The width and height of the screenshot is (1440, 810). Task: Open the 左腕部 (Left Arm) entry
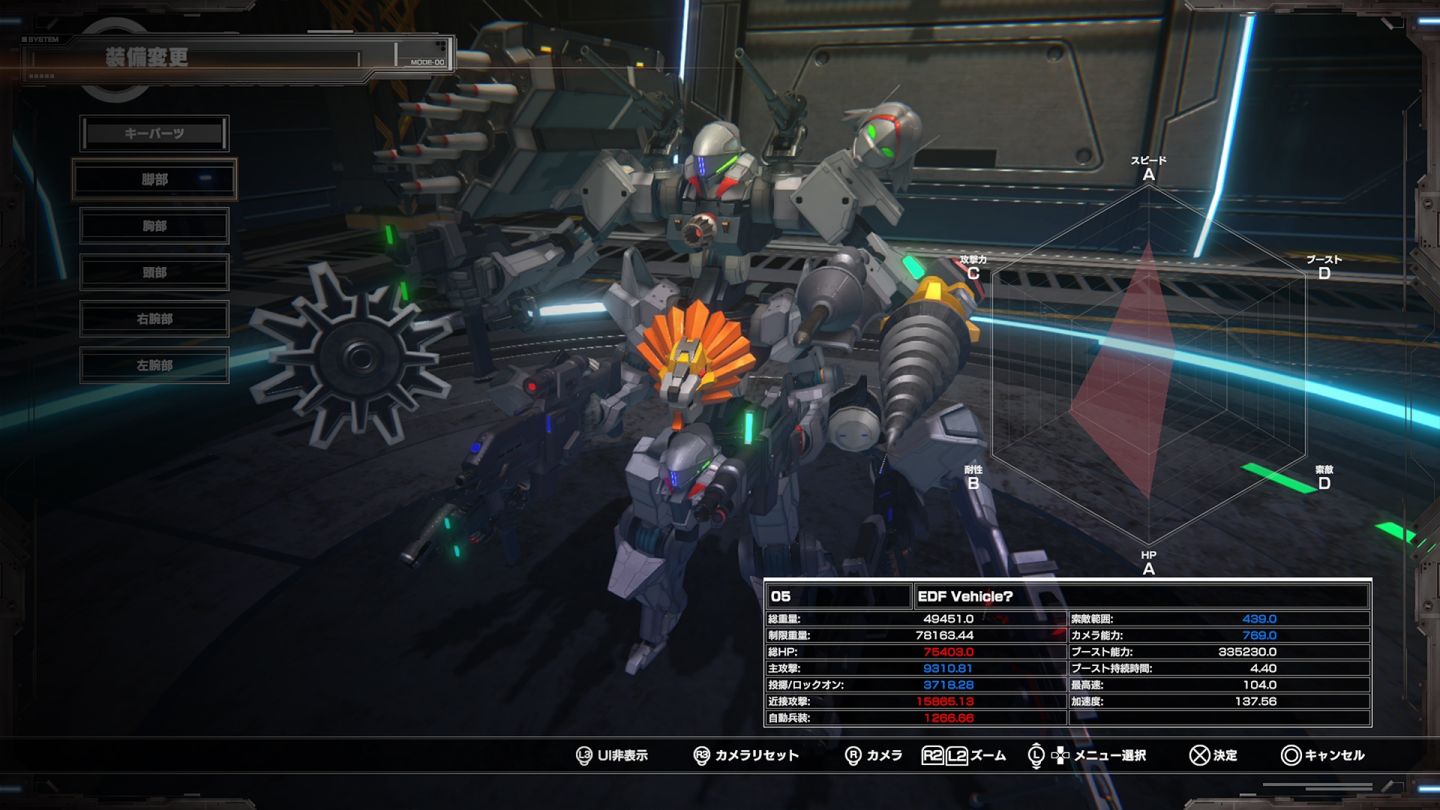pyautogui.click(x=155, y=365)
